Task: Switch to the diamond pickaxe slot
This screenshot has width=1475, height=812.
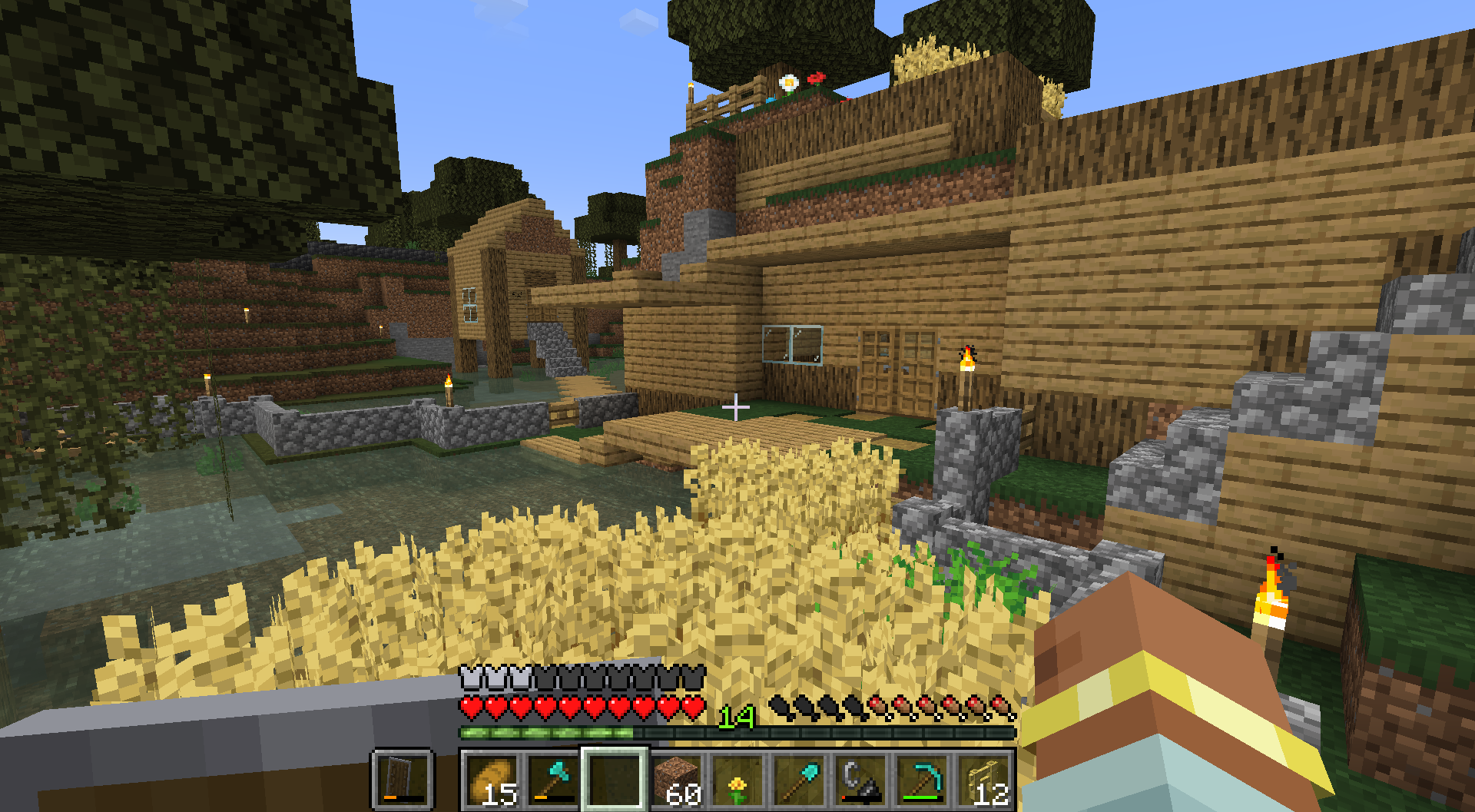Action: point(922,781)
